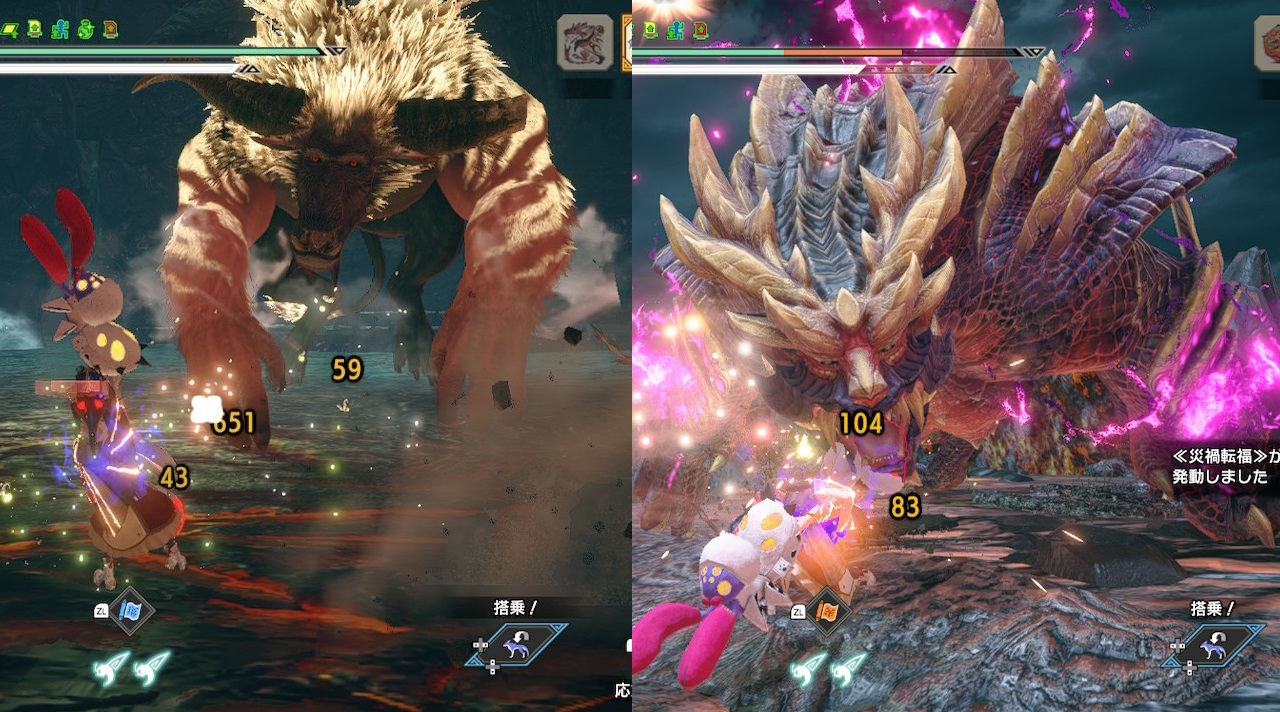Select the orange switch skill scroll icon
The width and height of the screenshot is (1280, 712).
828,612
